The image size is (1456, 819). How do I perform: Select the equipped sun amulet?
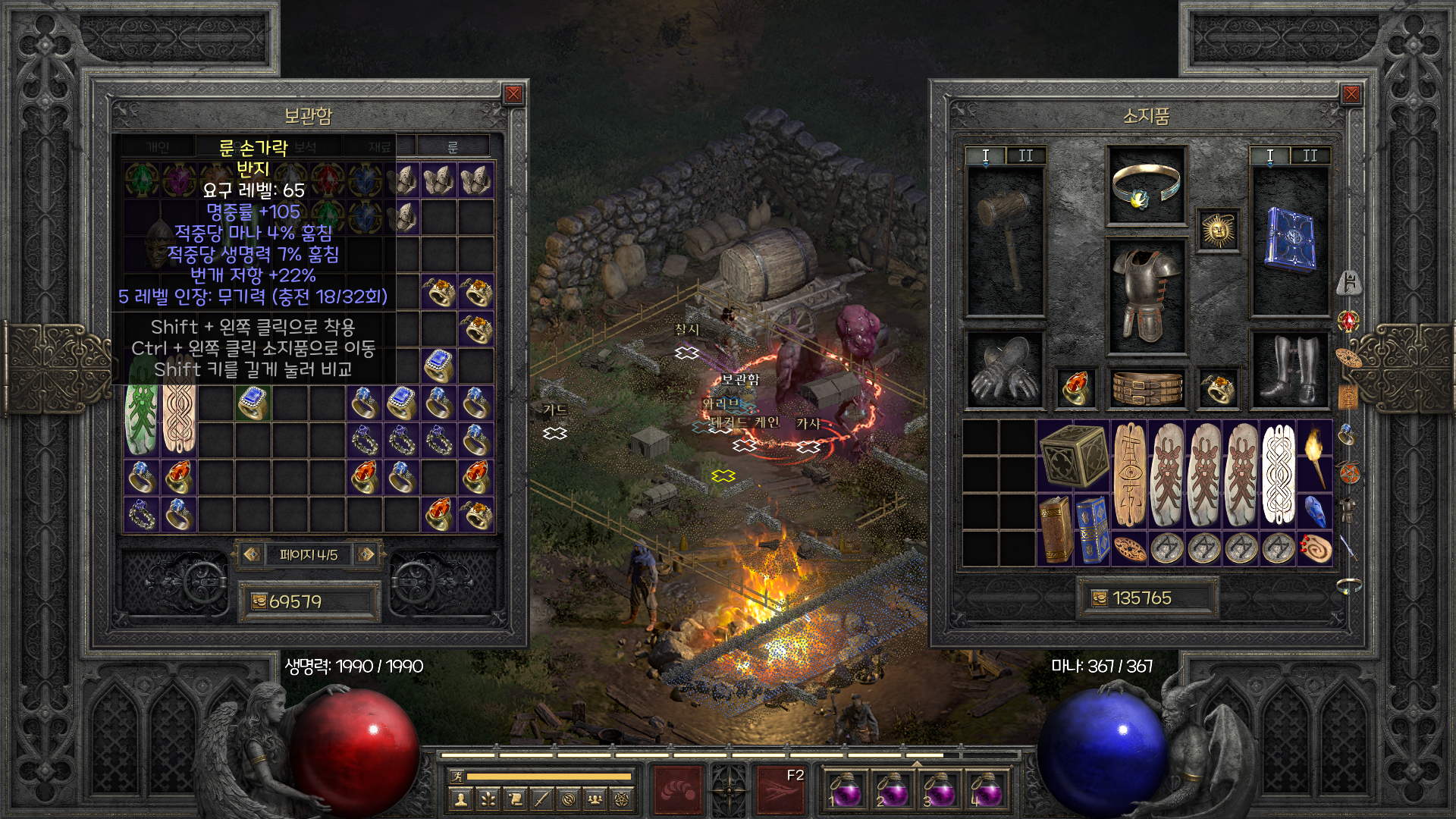[x=1218, y=230]
